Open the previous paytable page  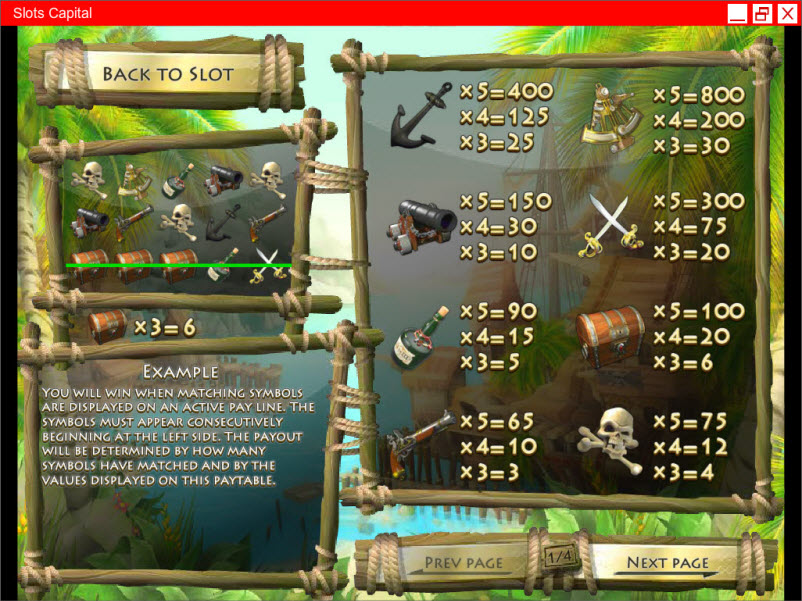pyautogui.click(x=464, y=563)
